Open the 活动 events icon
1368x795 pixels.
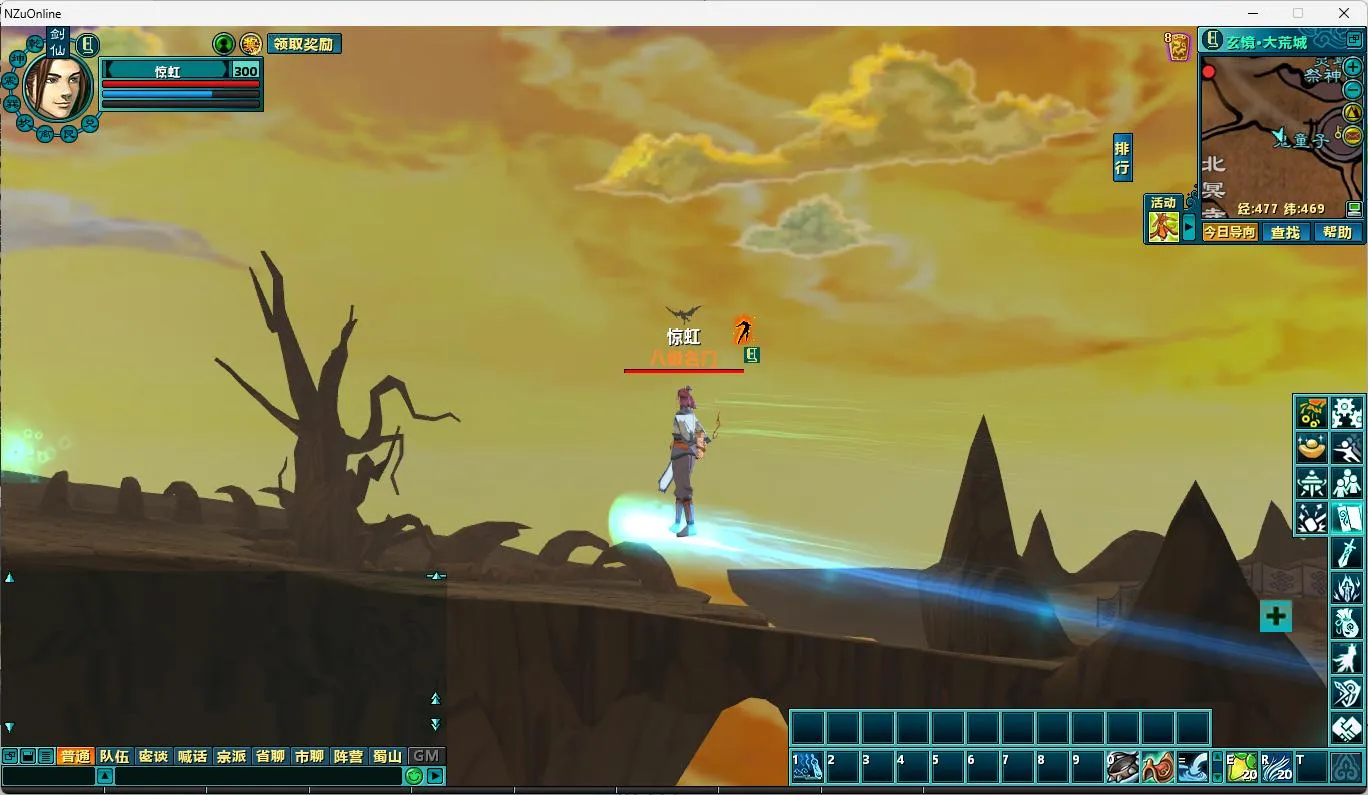[1162, 219]
